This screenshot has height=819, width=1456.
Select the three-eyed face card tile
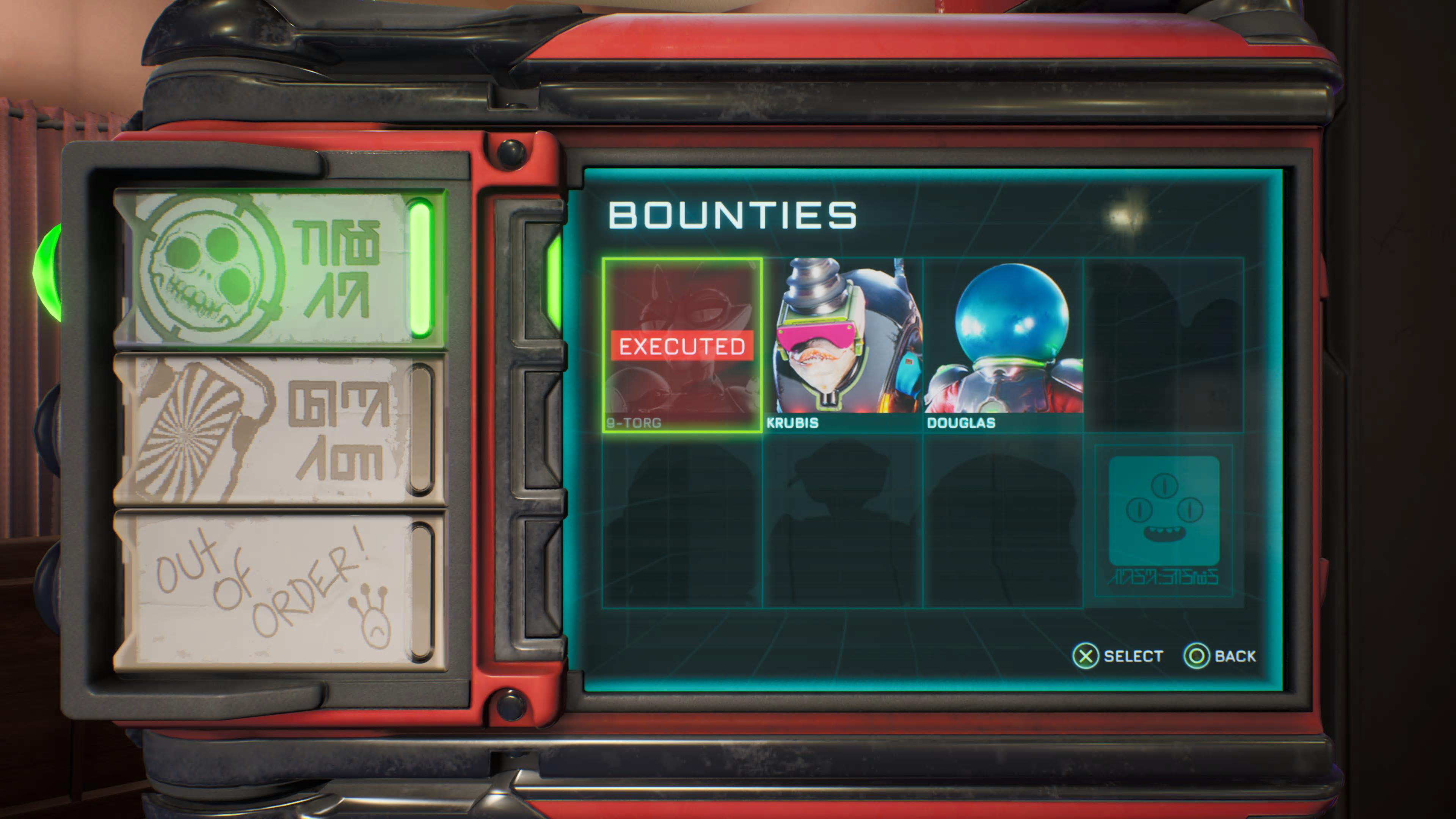click(x=1163, y=520)
